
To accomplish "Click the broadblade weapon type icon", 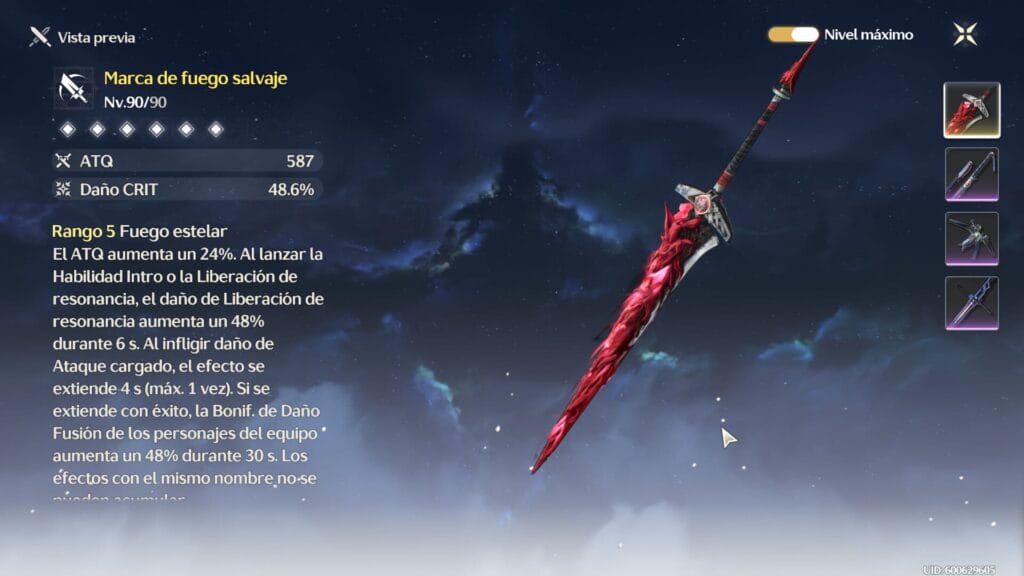I will 74,88.
